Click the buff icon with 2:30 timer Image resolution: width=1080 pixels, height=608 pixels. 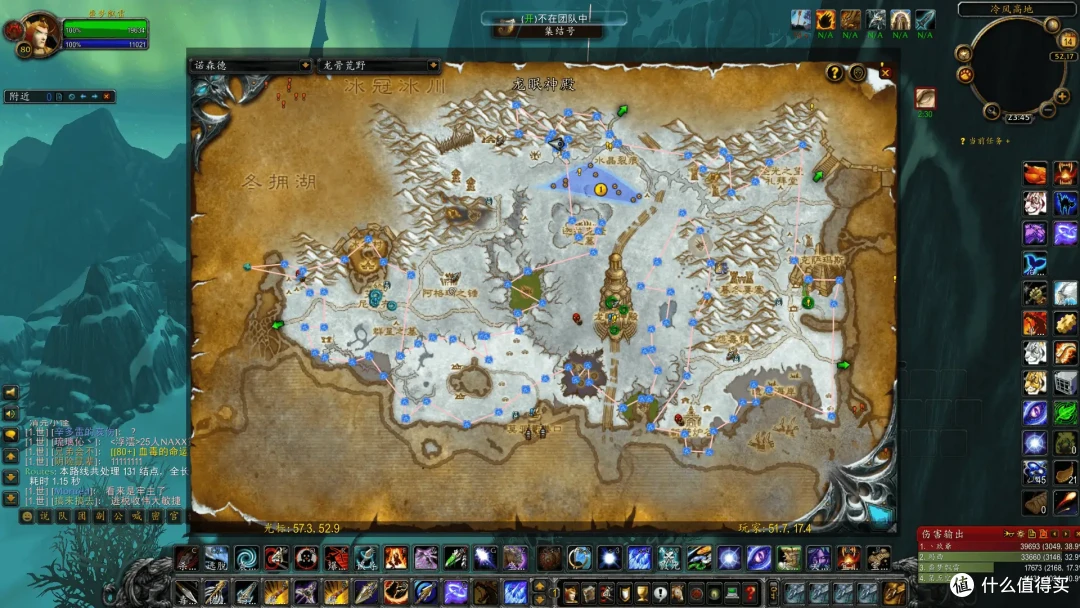925,98
